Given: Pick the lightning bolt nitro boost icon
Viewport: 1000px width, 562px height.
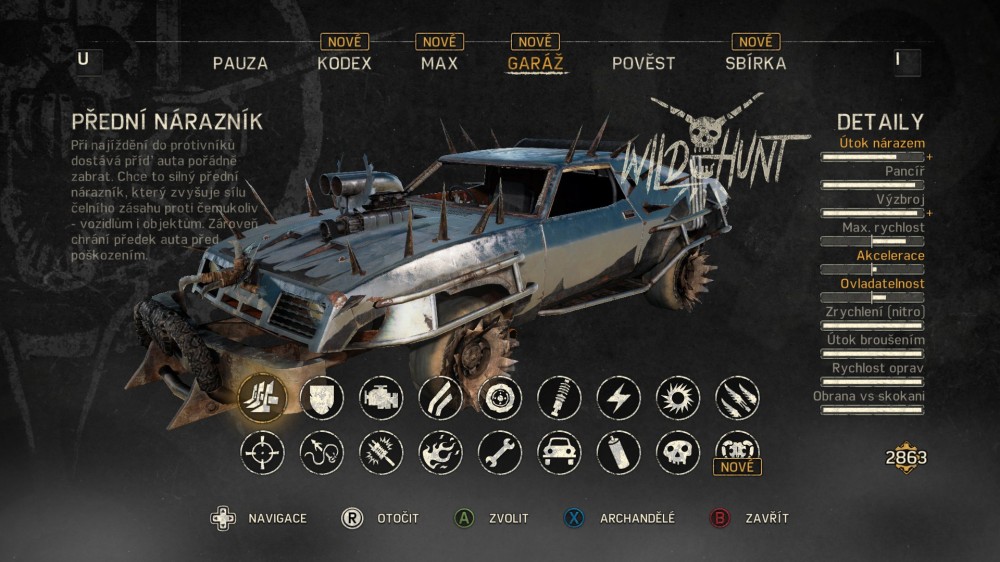Looking at the screenshot, I should point(618,398).
